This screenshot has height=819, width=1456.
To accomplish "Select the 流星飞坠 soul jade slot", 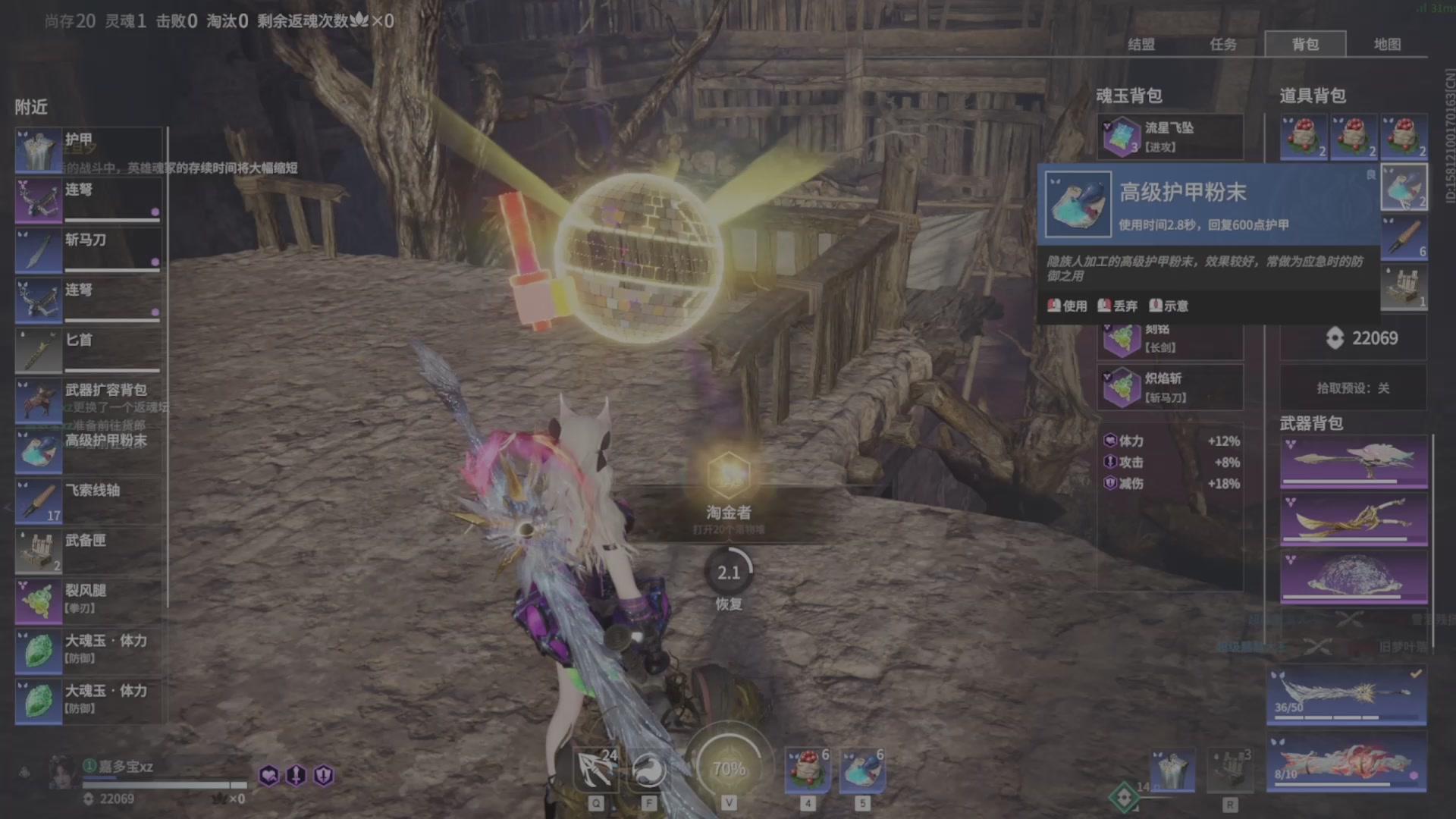I will click(x=1169, y=137).
